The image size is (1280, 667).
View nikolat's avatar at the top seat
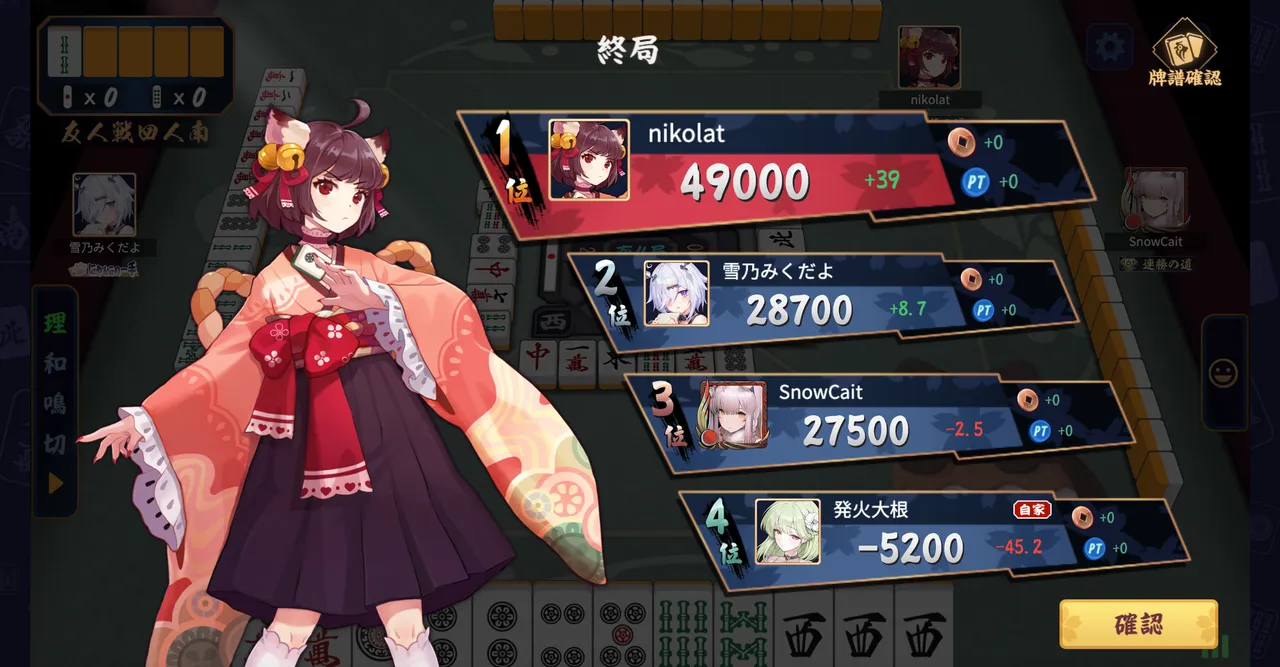[x=929, y=58]
